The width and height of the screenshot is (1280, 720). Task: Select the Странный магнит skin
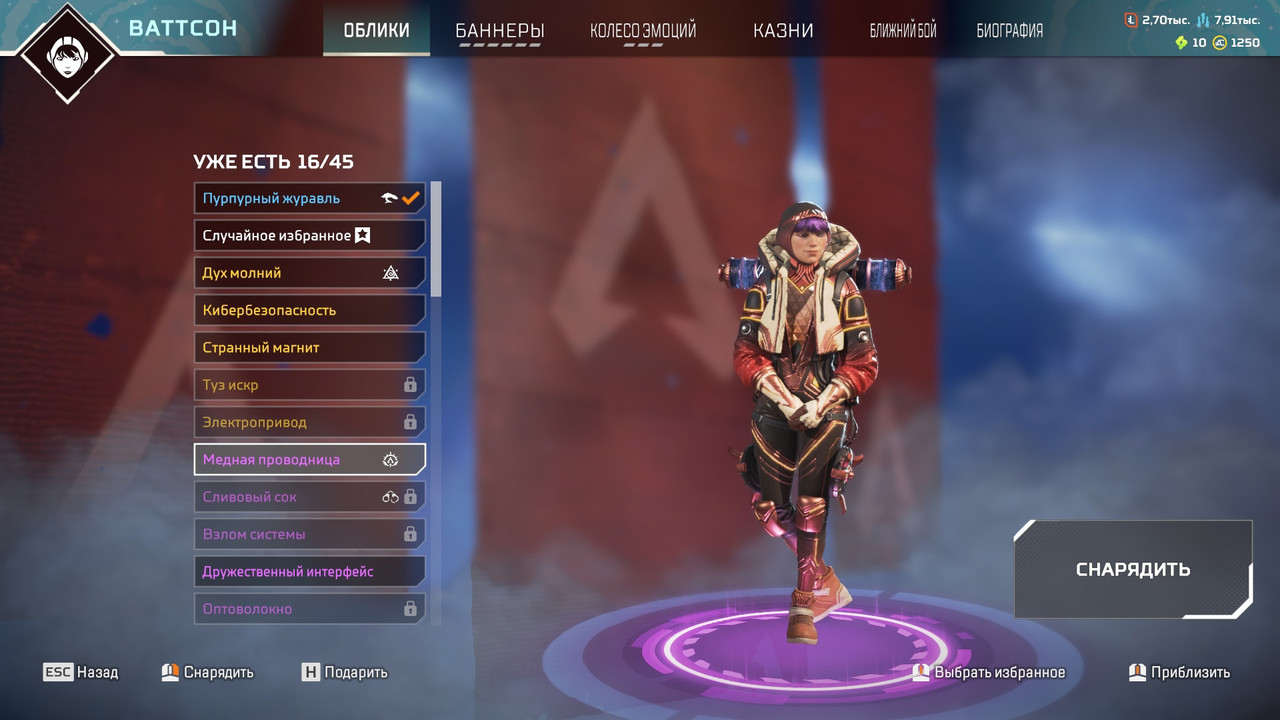click(x=309, y=347)
